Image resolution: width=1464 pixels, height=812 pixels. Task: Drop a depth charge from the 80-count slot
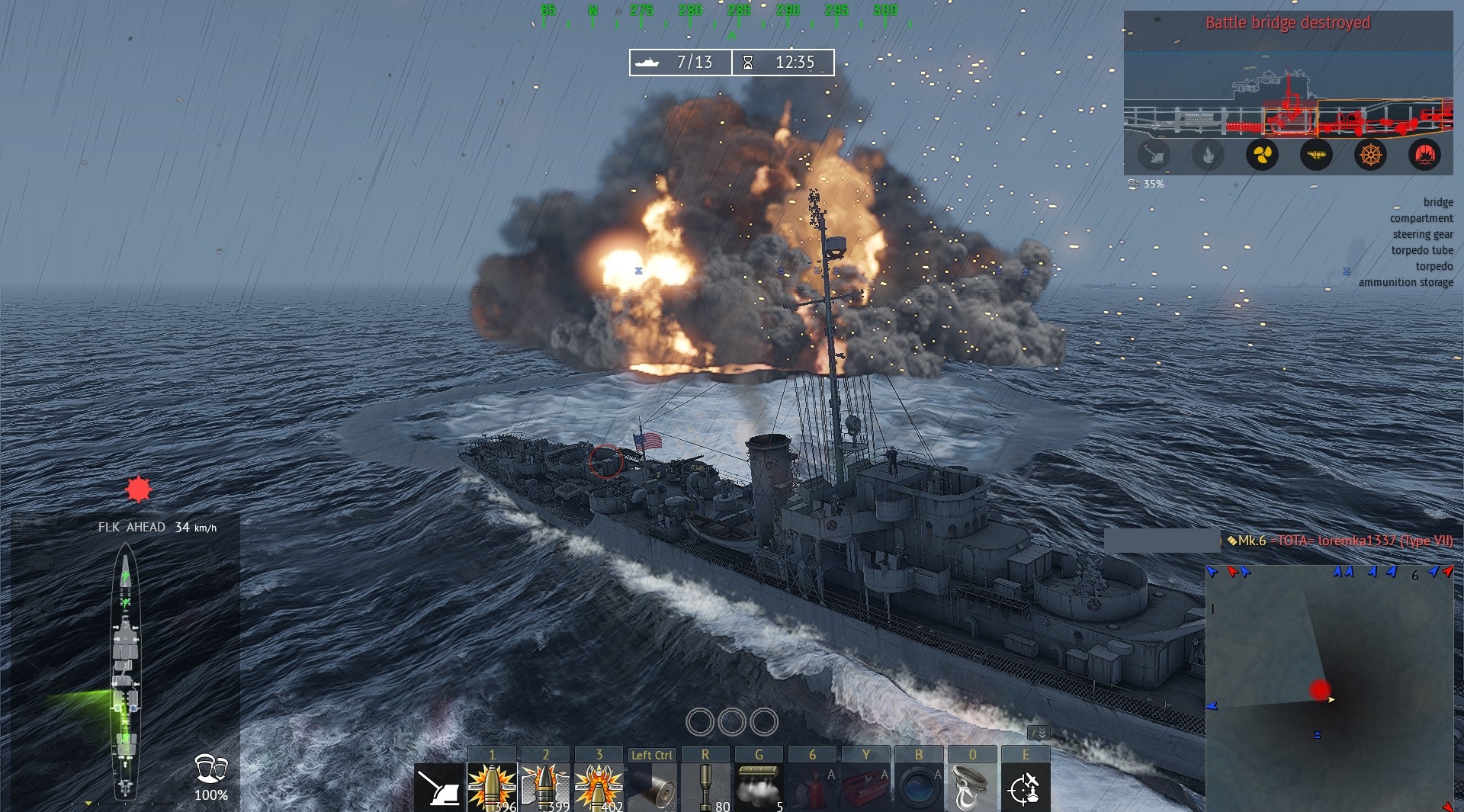pos(705,788)
